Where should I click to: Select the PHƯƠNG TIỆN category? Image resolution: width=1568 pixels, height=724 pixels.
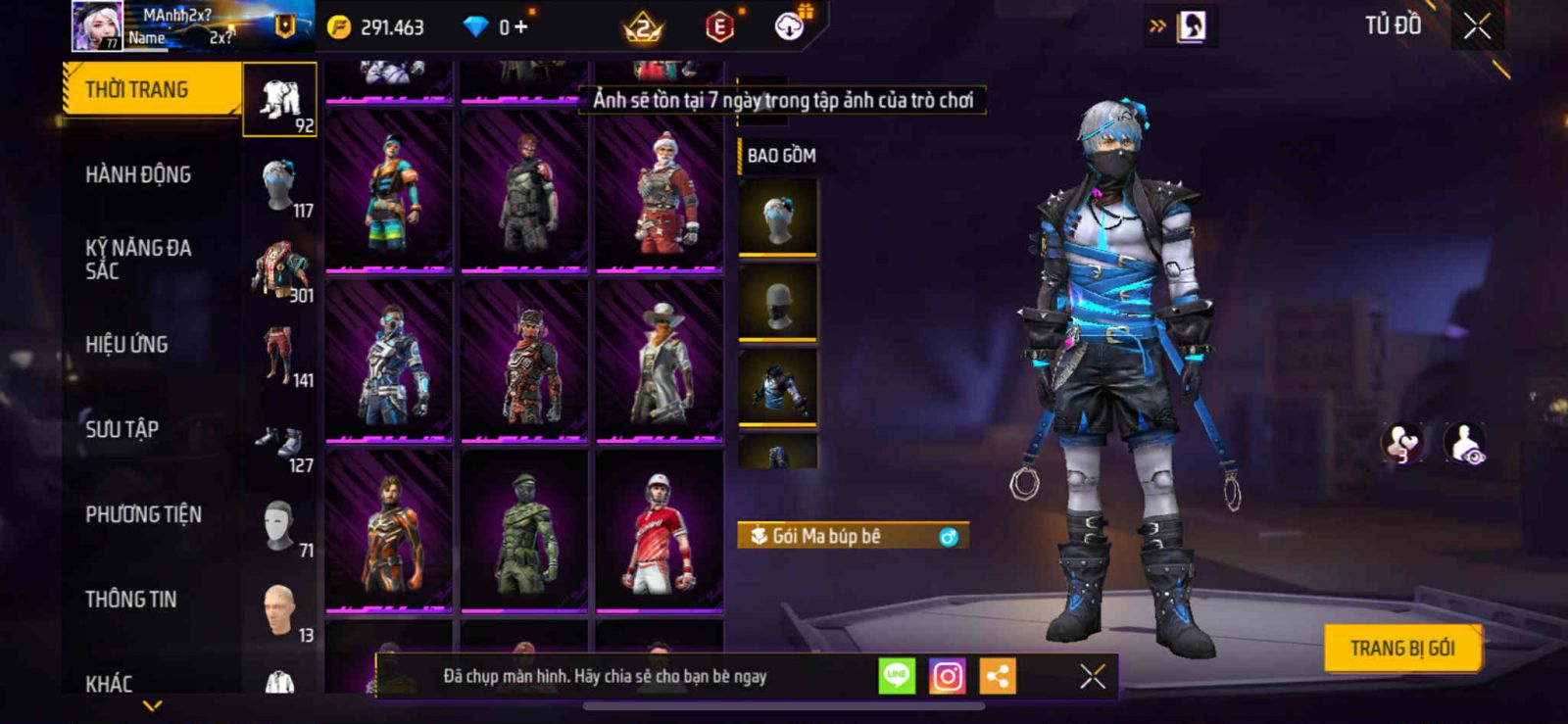[x=143, y=514]
